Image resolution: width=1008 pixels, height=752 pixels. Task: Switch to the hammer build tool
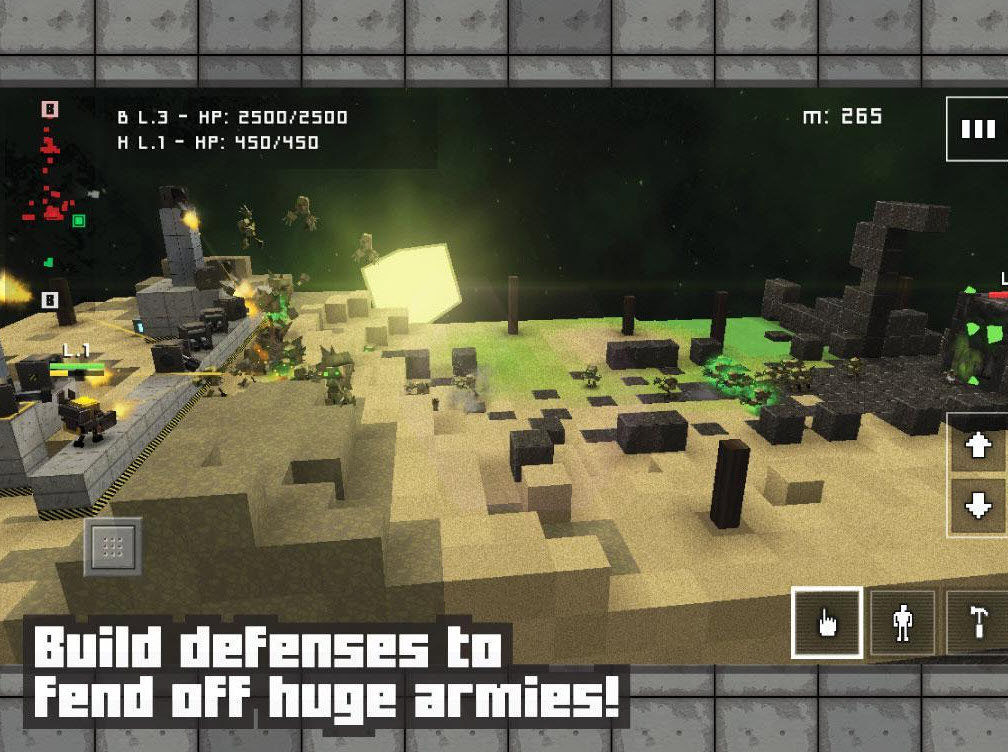coord(976,623)
